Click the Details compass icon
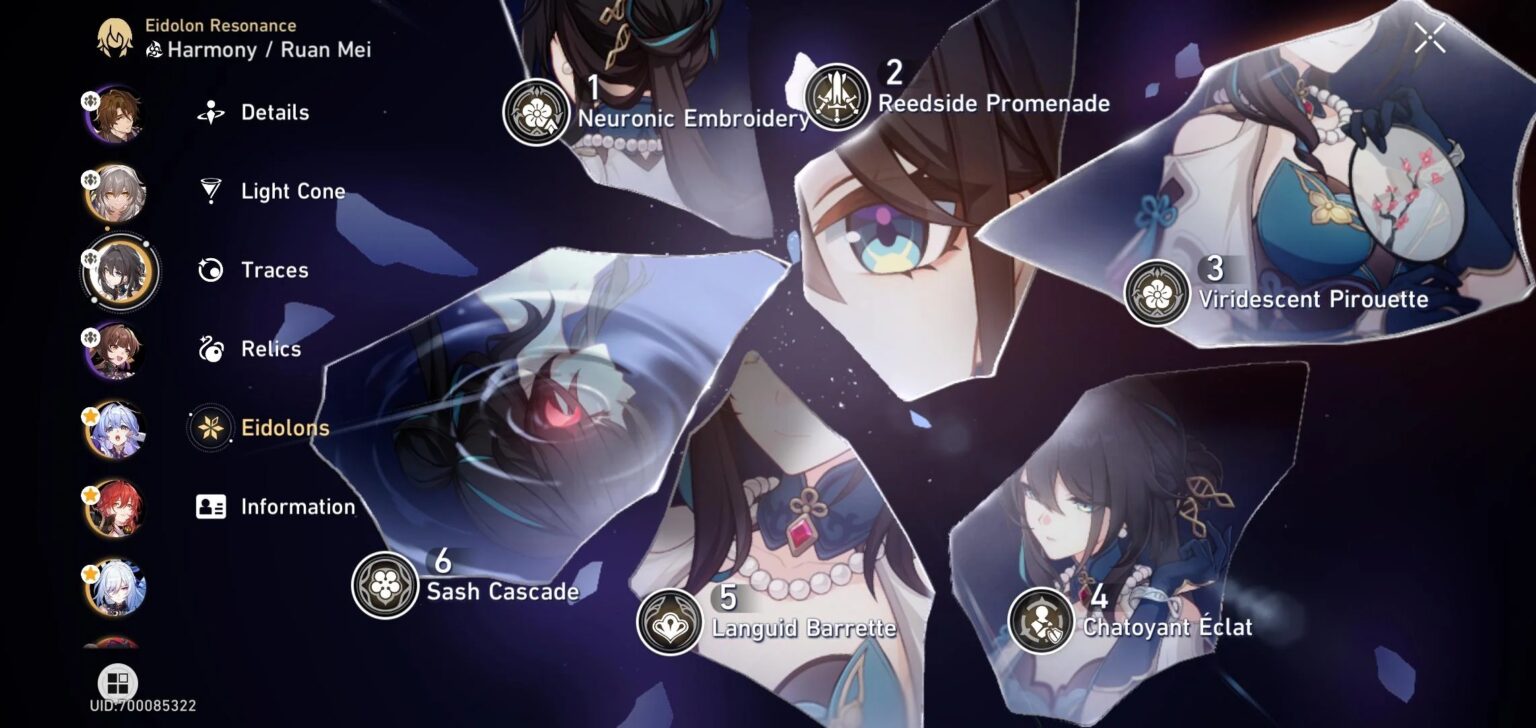This screenshot has width=1536, height=728. 210,113
